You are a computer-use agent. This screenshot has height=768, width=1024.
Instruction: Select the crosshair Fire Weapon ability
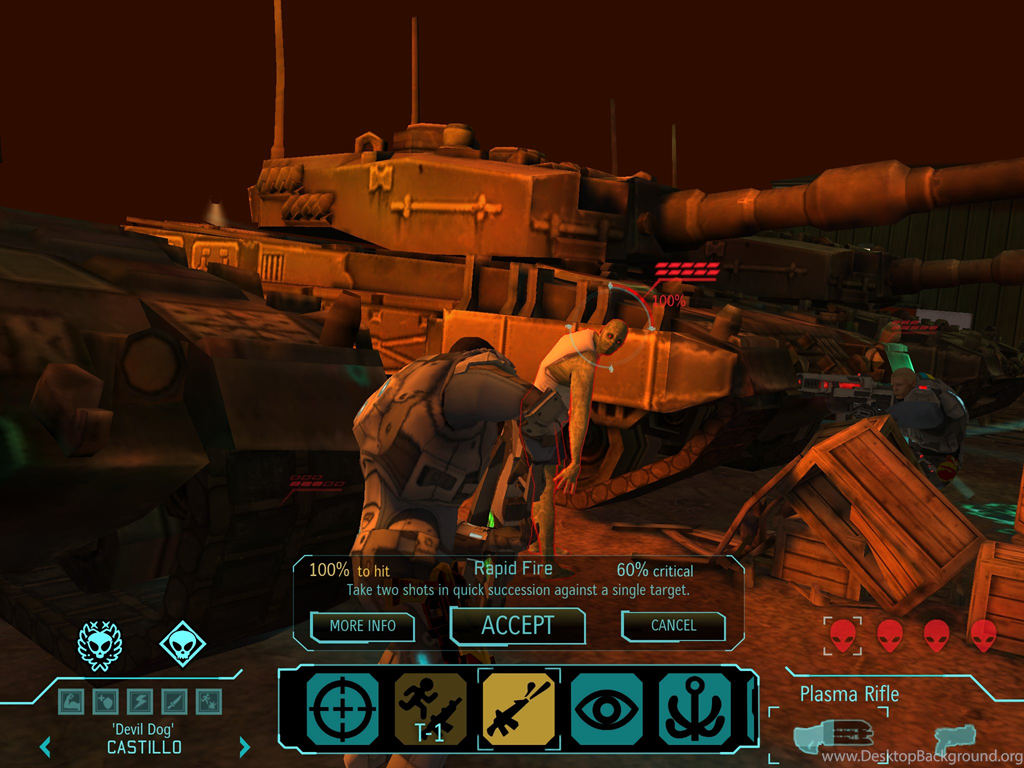pyautogui.click(x=343, y=710)
